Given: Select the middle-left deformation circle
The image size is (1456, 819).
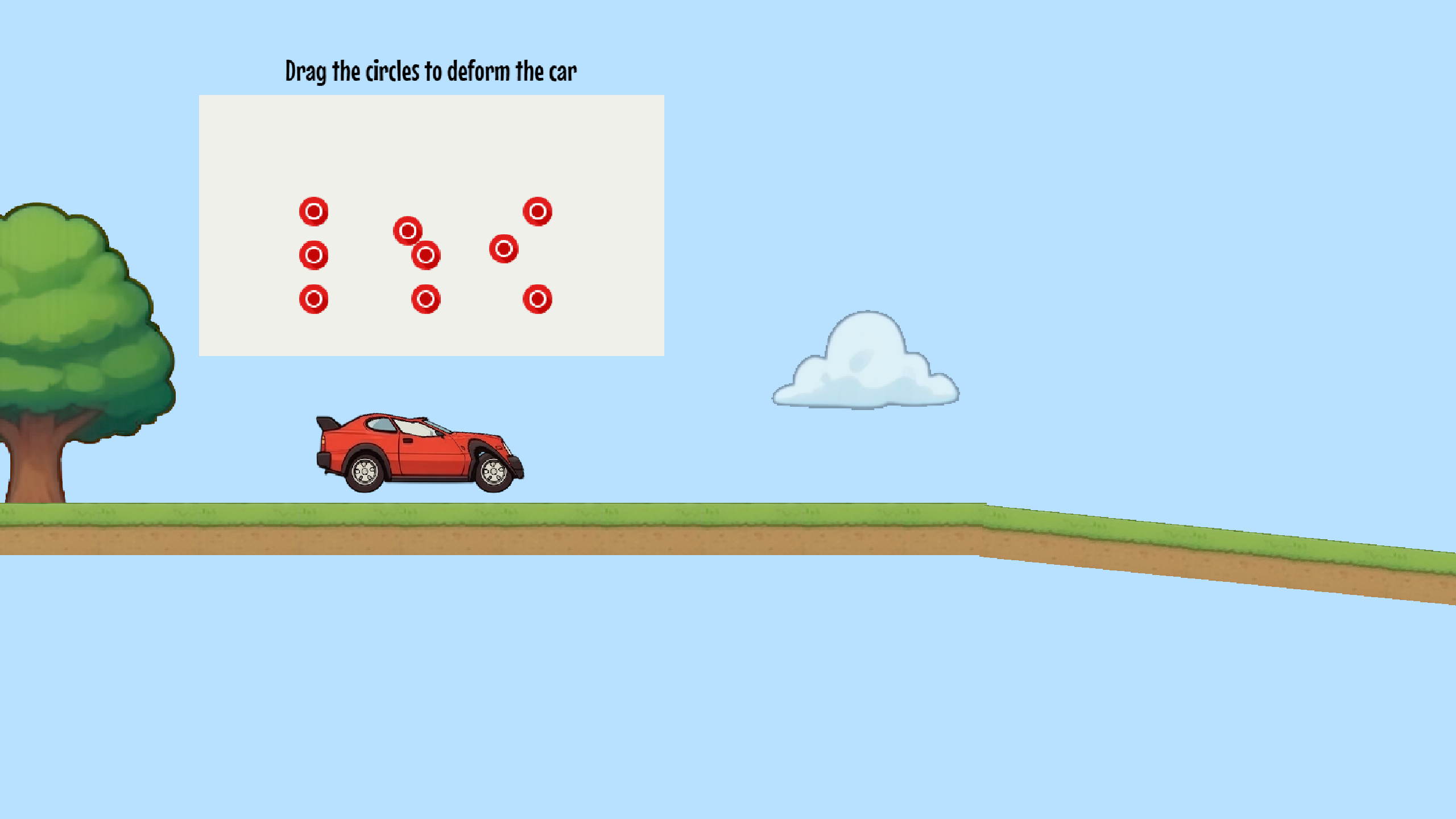Looking at the screenshot, I should tap(315, 256).
